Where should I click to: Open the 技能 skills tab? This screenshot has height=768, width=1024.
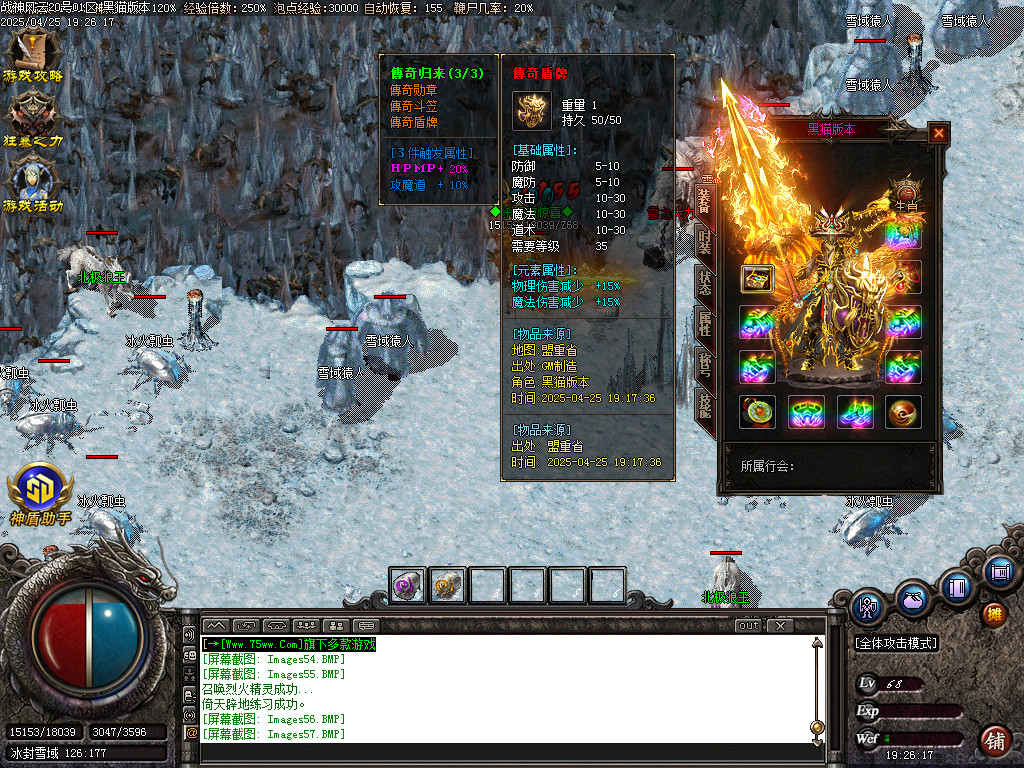click(704, 406)
